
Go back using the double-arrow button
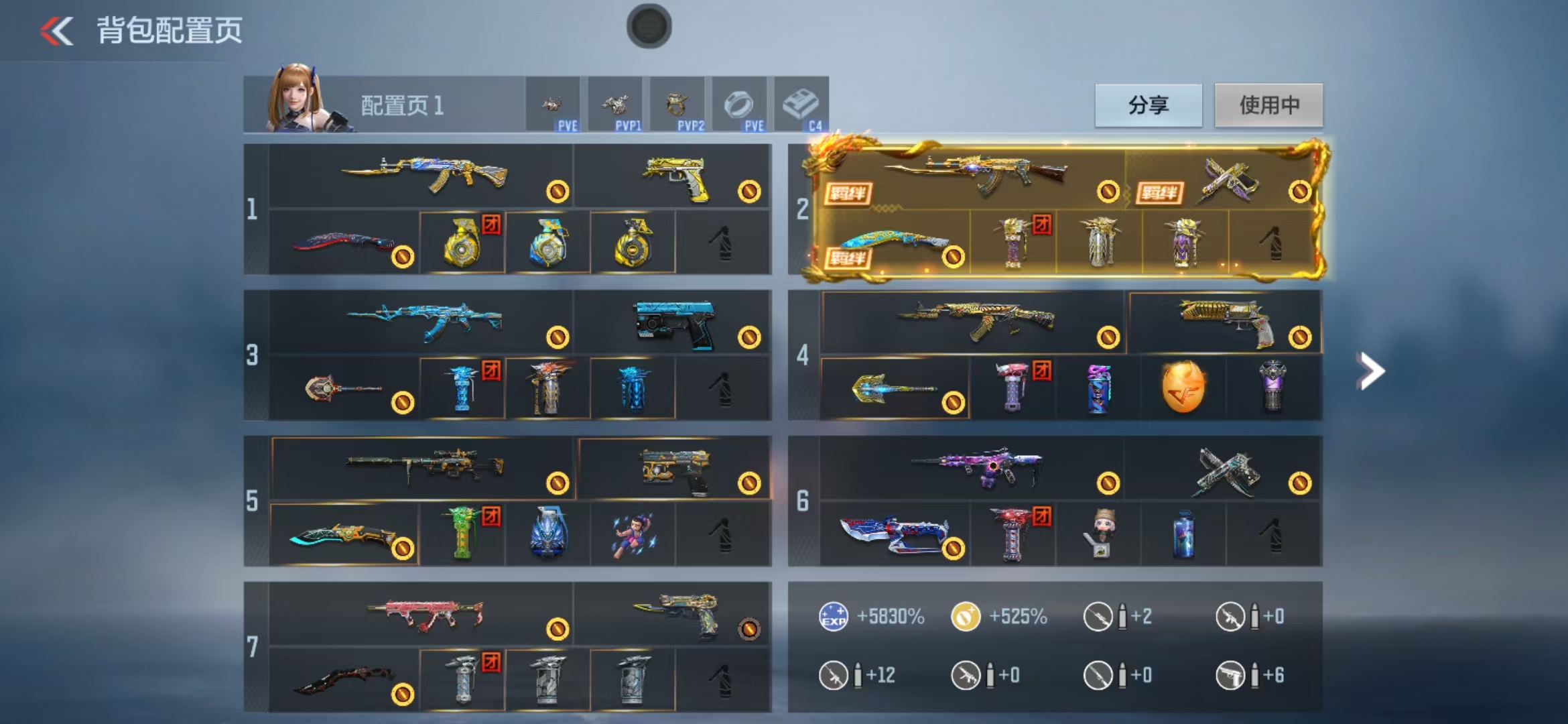[x=56, y=31]
